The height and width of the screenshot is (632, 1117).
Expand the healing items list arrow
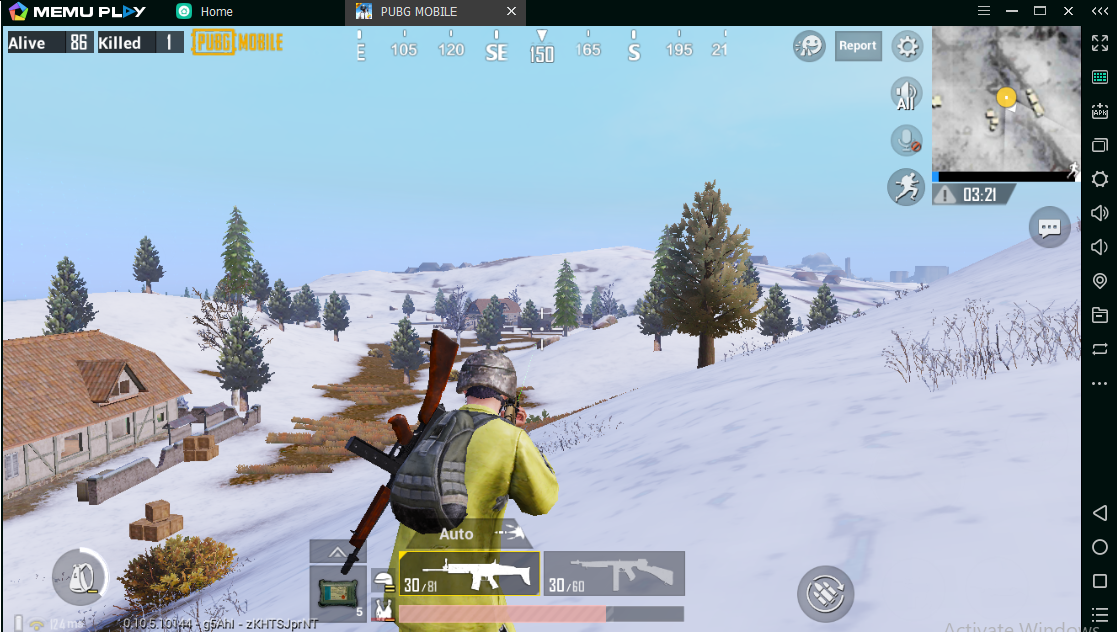(x=338, y=551)
